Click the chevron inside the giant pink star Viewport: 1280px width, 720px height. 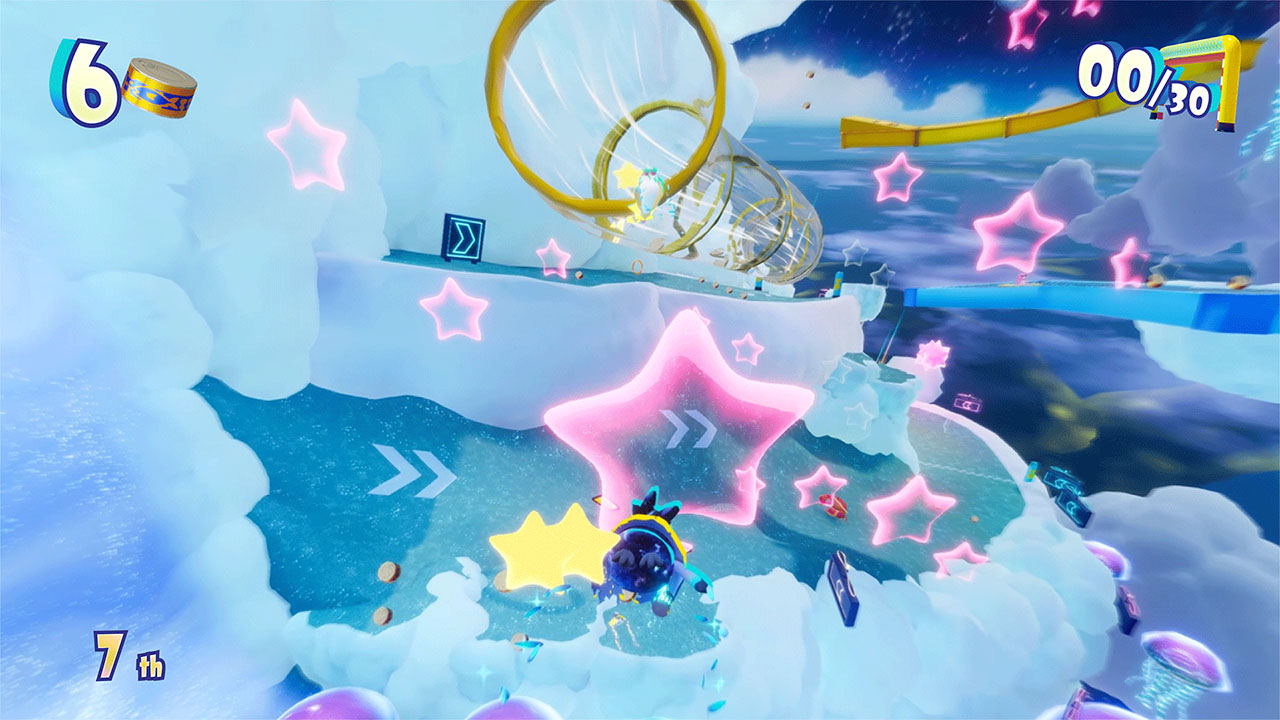(x=690, y=428)
